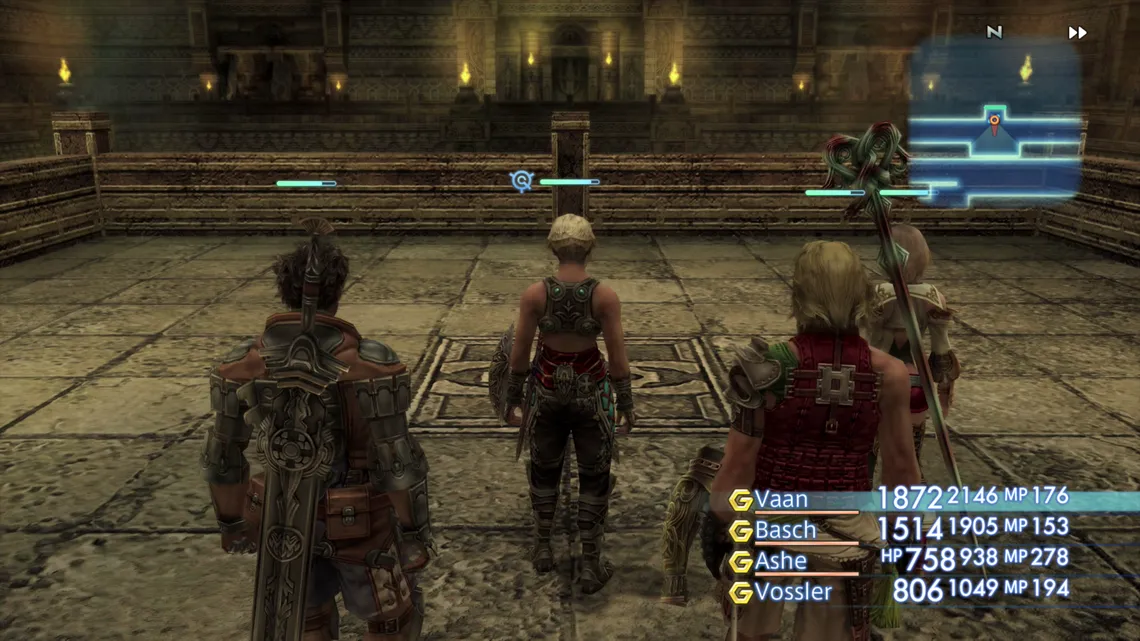Click the blue enemy target marker
The height and width of the screenshot is (641, 1140).
point(521,181)
